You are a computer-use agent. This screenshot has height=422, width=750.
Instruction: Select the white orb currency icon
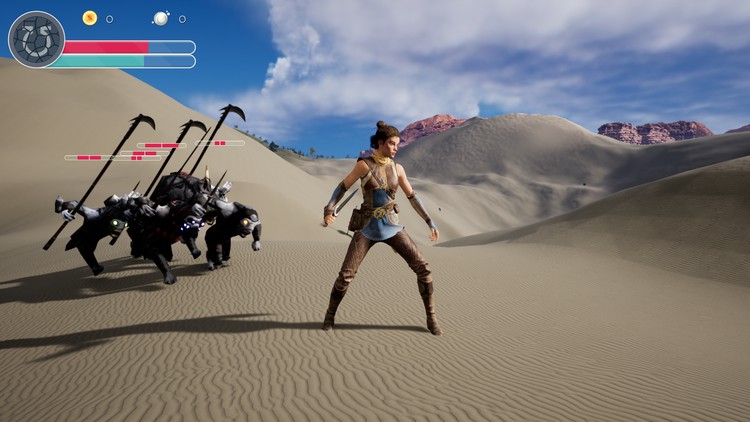pos(161,18)
